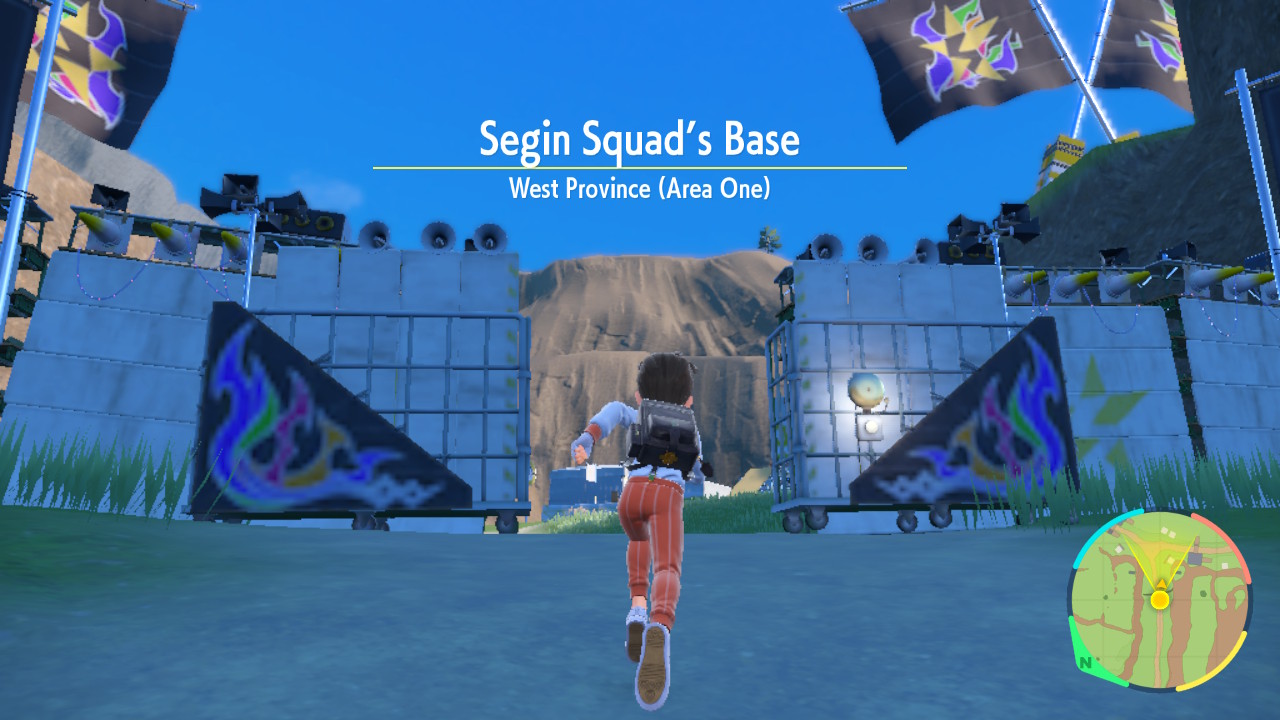The image size is (1280, 720).
Task: Select the green N compass indicator on minimap
Action: [1087, 662]
